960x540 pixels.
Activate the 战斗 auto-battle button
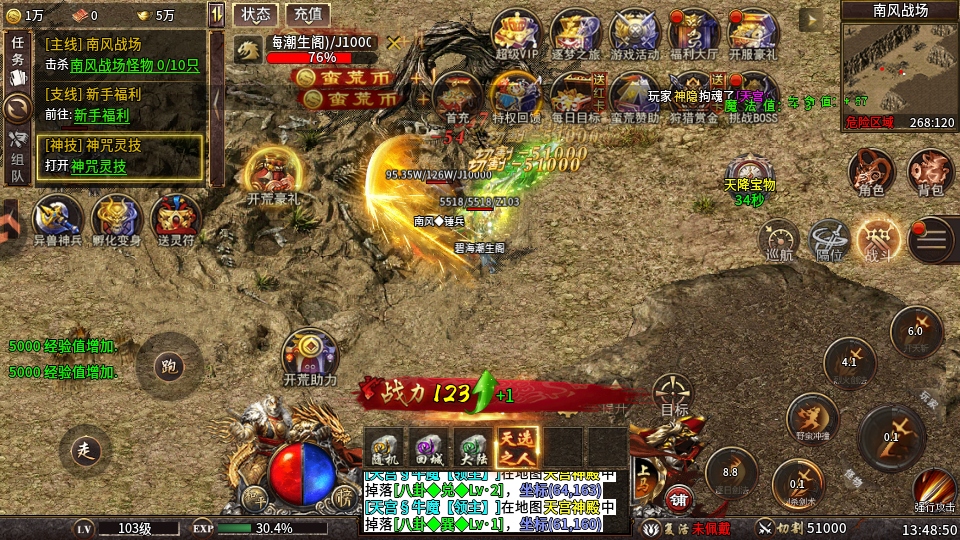pos(877,238)
